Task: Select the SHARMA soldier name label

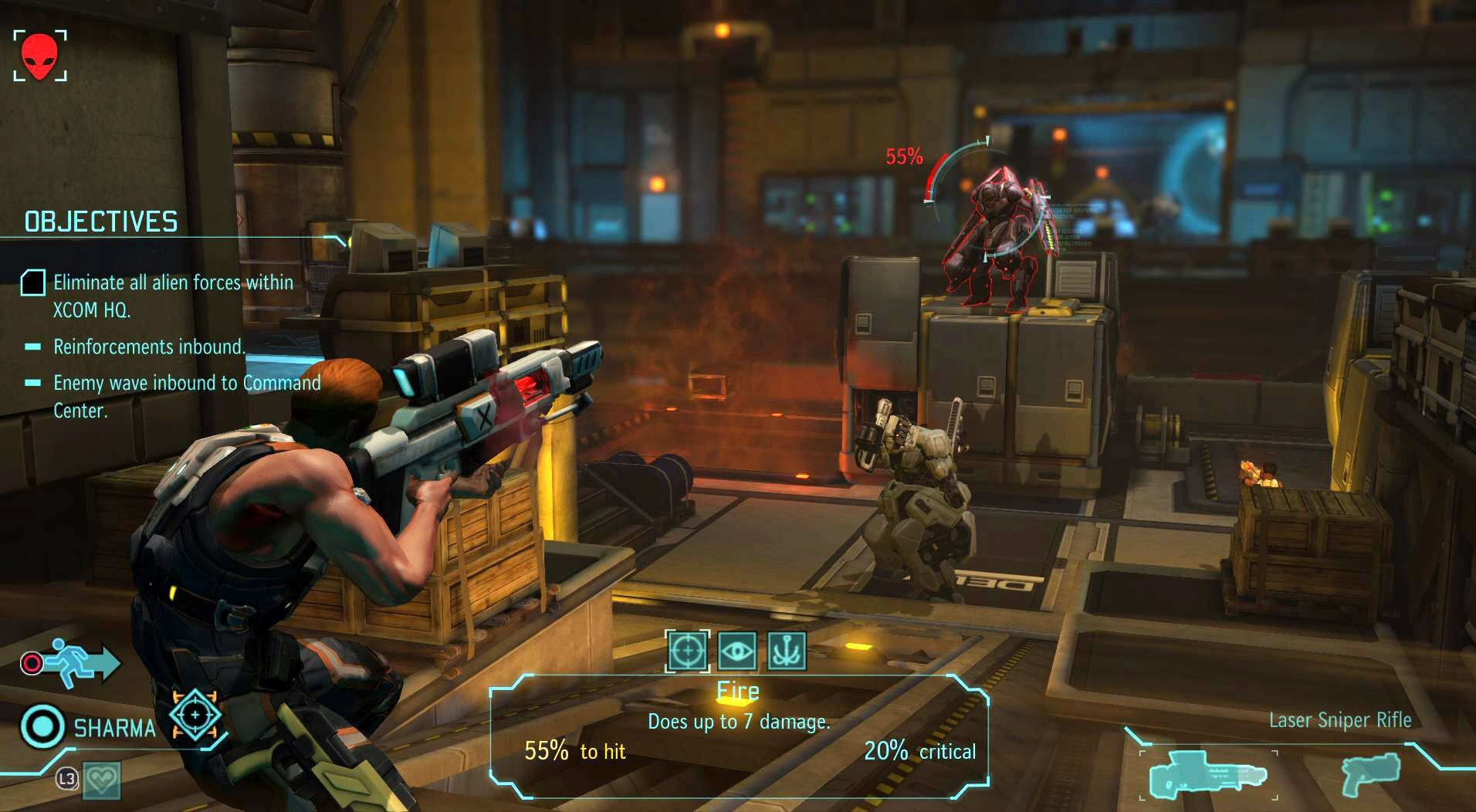Action: pyautogui.click(x=114, y=726)
